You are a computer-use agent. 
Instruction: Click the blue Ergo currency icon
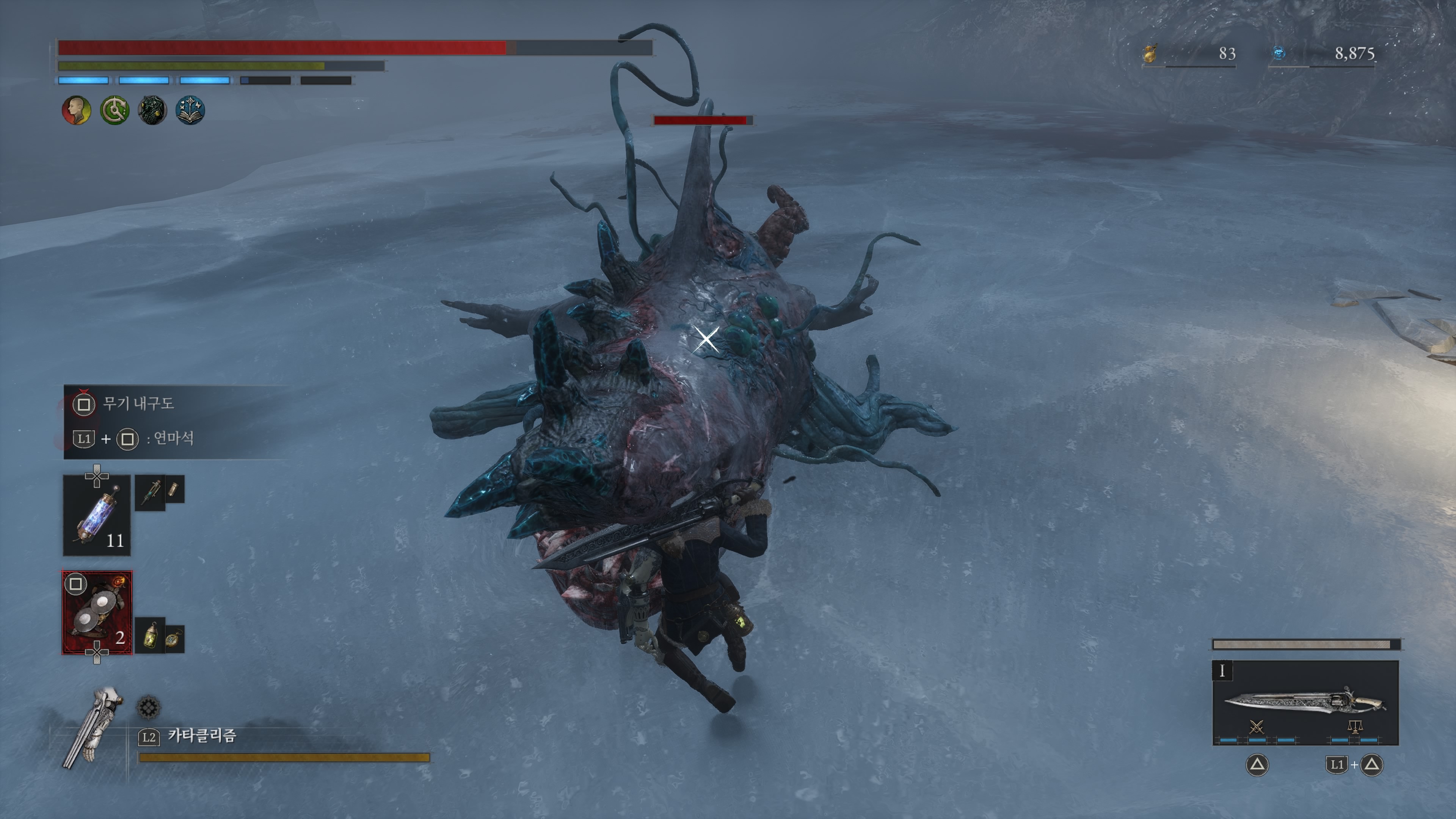point(1279,53)
